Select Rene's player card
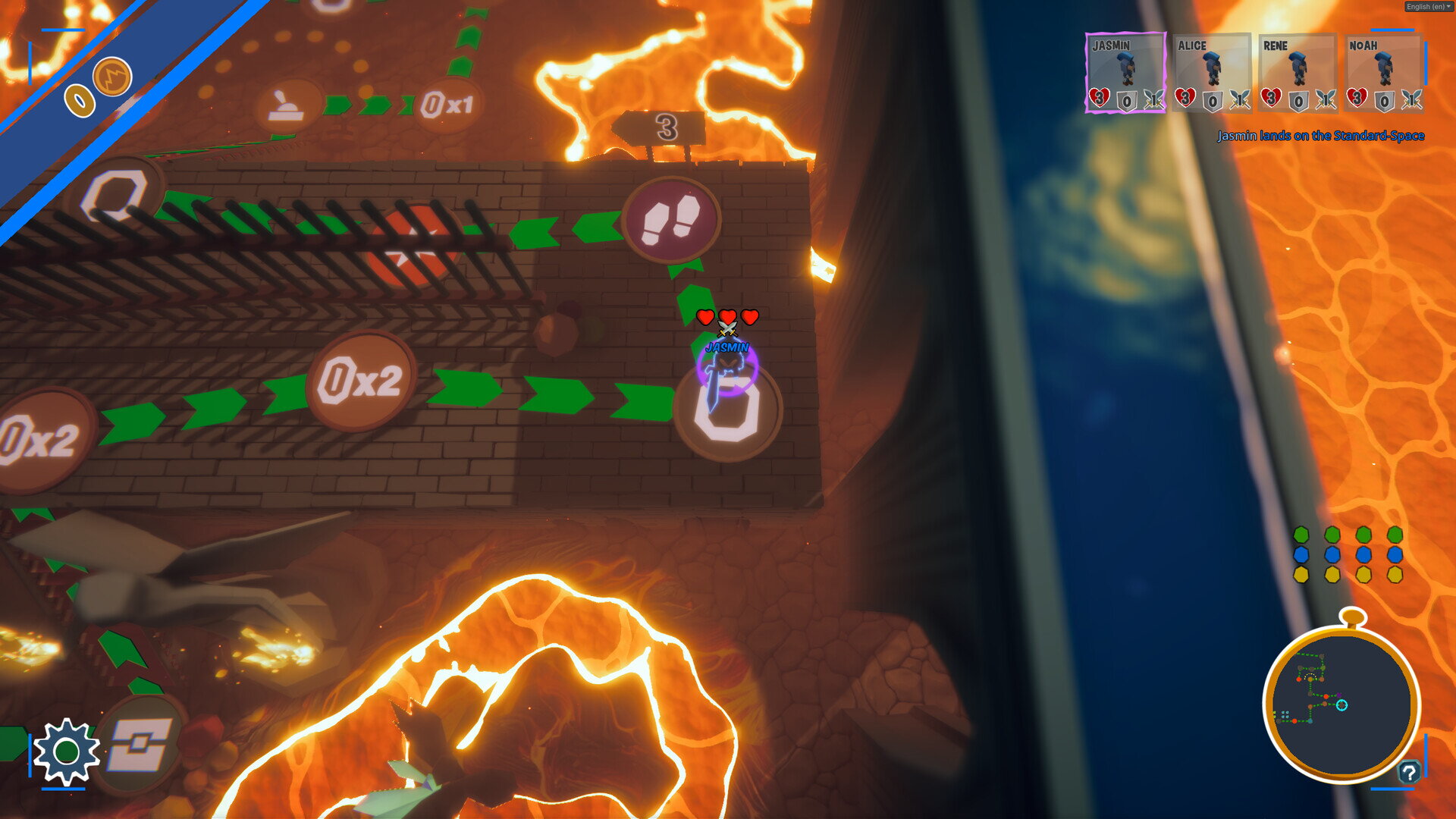1456x819 pixels. (x=1297, y=73)
